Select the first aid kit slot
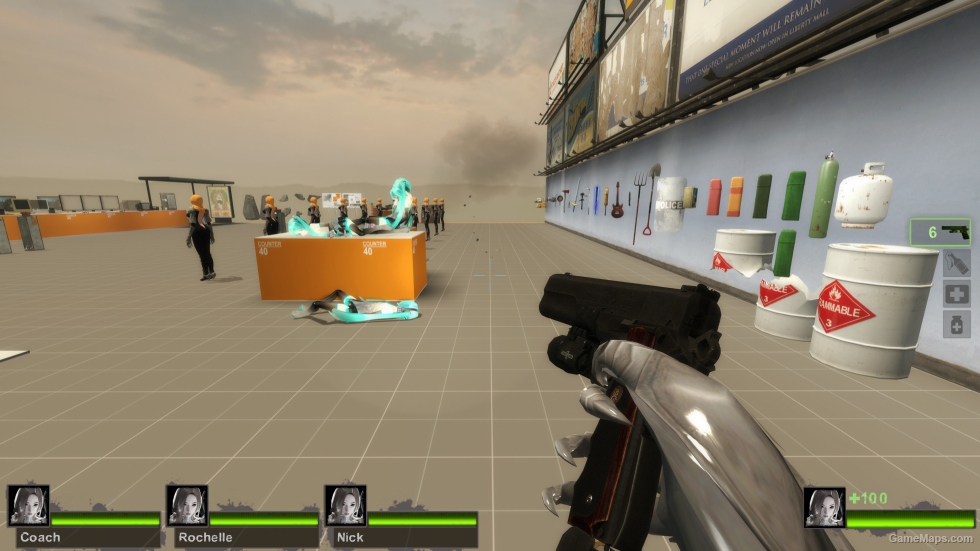The height and width of the screenshot is (551, 980). pos(956,294)
